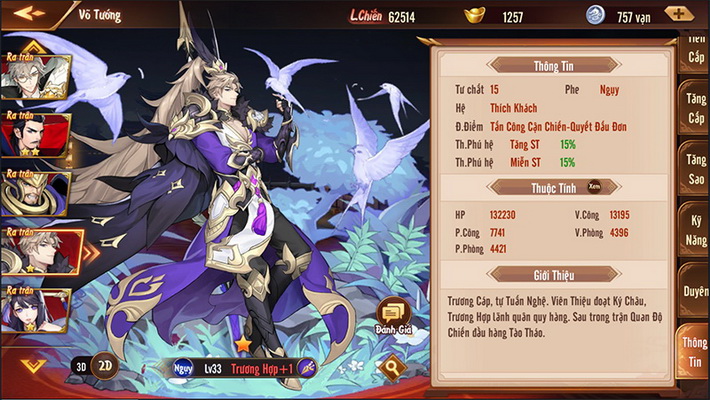Open the Duyên tab
The height and width of the screenshot is (400, 710).
[x=694, y=290]
